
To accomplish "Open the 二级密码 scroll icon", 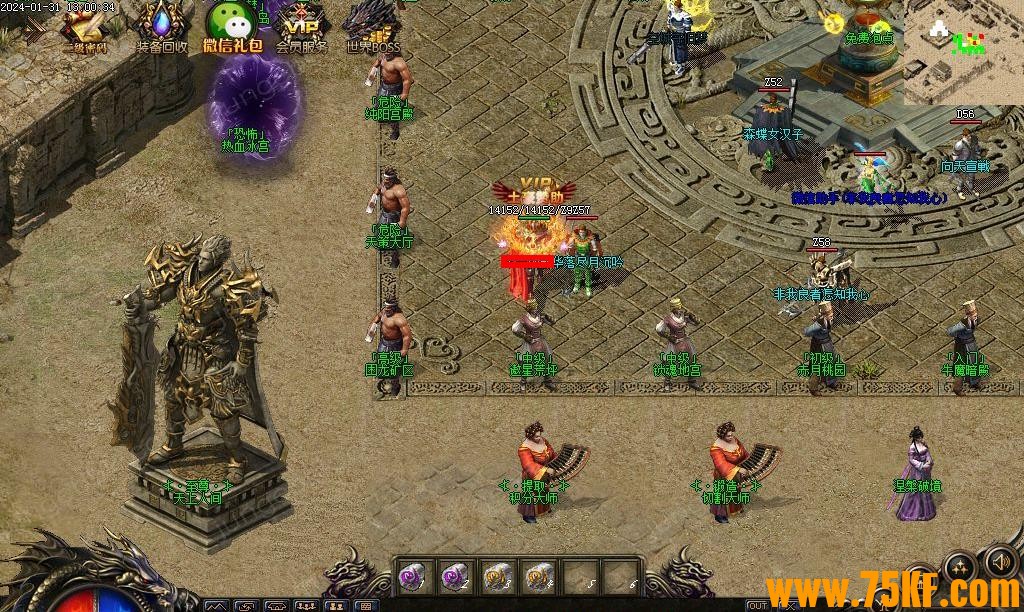I will click(x=85, y=27).
